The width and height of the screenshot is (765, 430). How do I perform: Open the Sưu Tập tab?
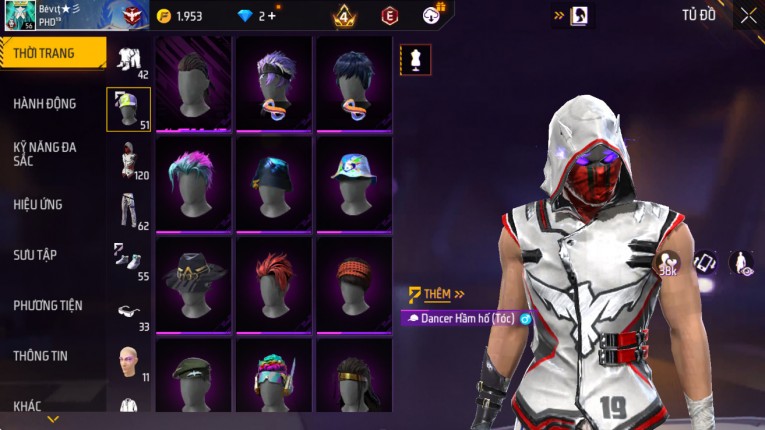[35, 255]
